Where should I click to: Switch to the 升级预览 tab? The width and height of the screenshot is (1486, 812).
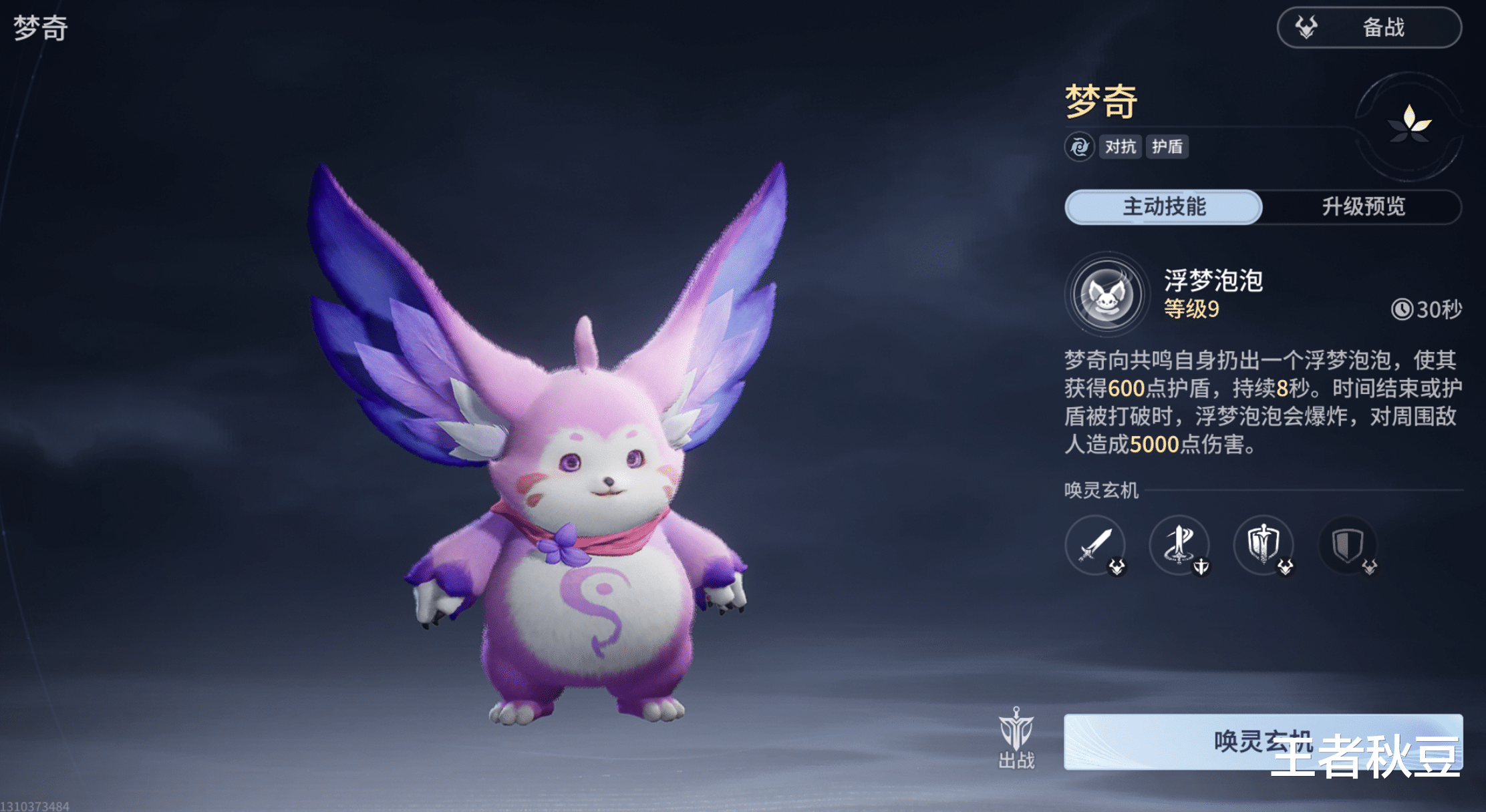[x=1363, y=207]
